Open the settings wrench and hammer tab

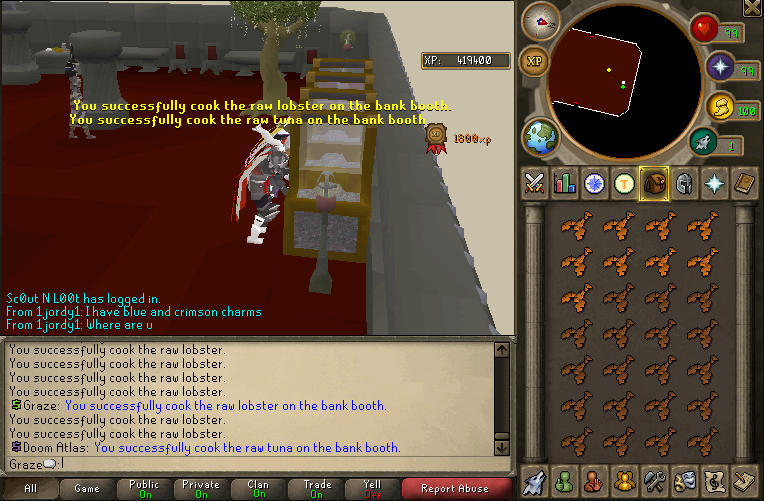click(655, 481)
